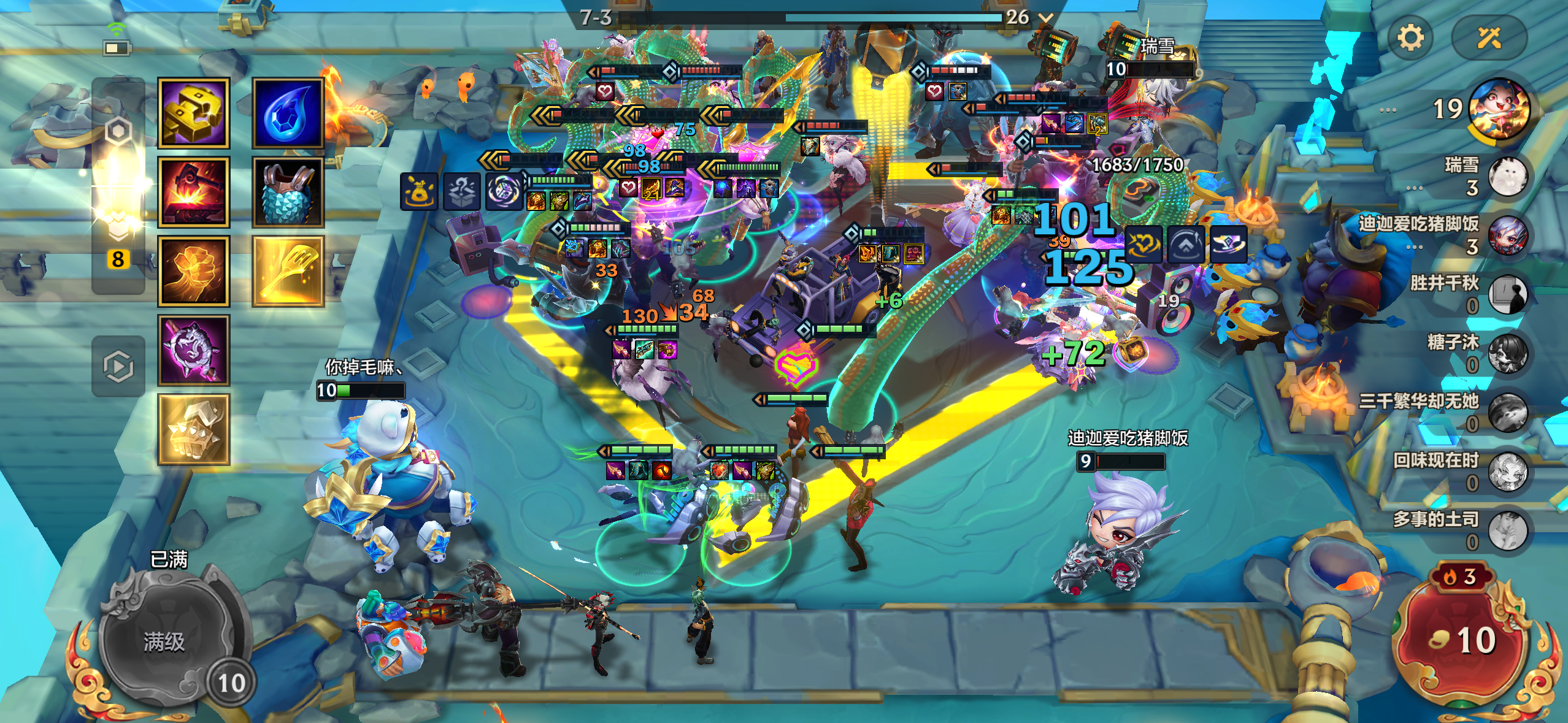
Task: Expand the stage 7-3 dropdown arrow
Action: [x=1046, y=17]
